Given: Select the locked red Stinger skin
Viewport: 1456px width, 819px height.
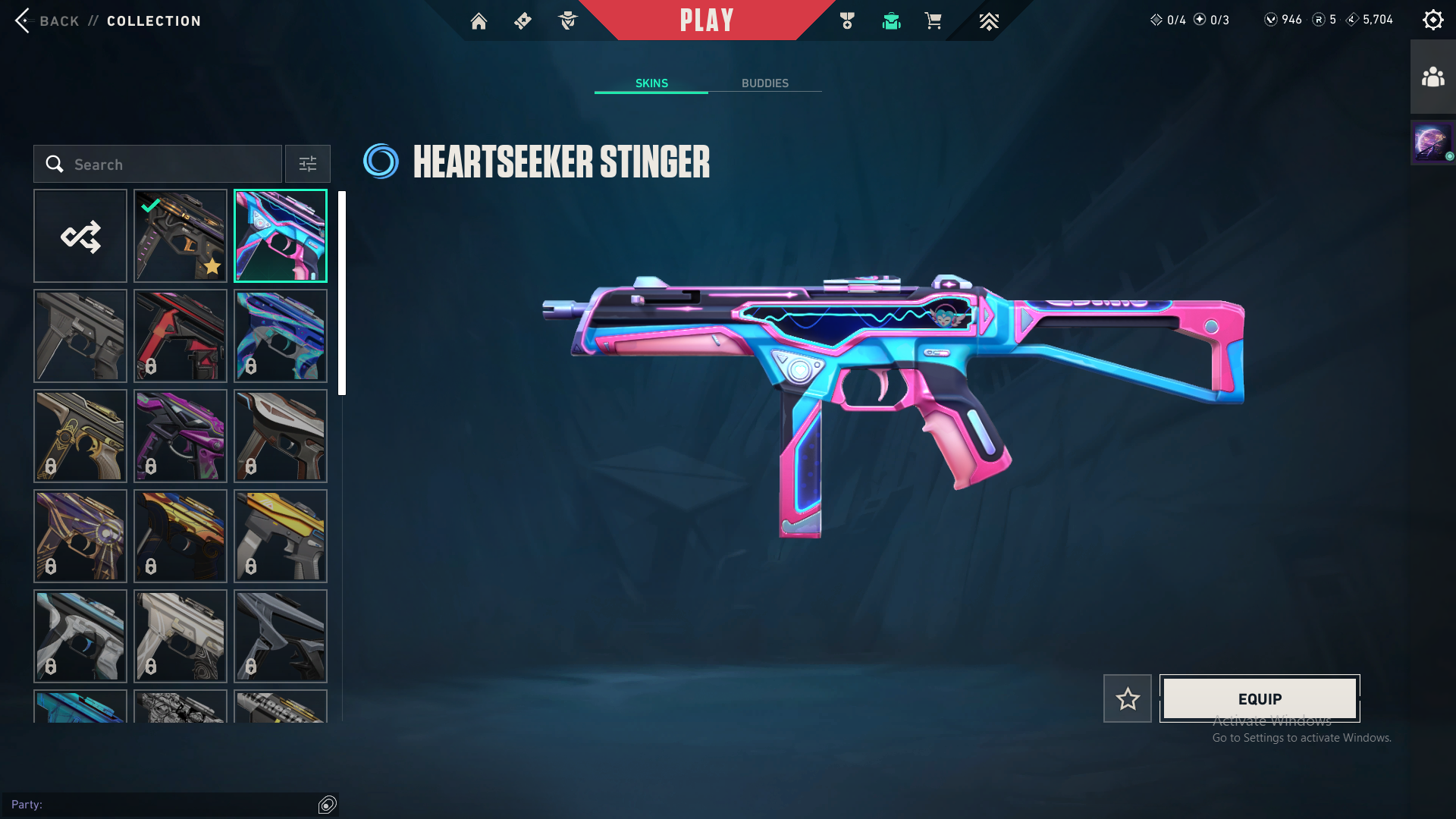Looking at the screenshot, I should (180, 336).
